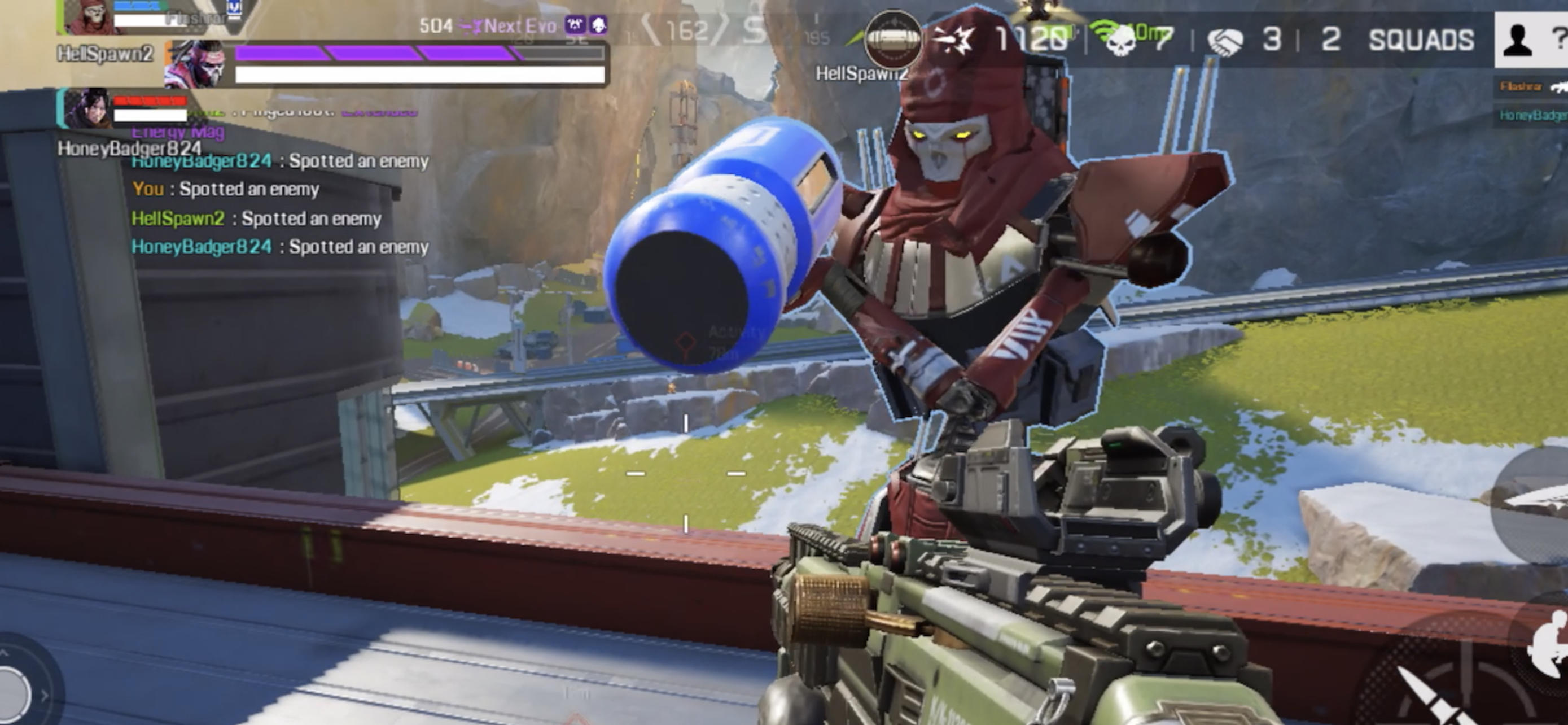Screen dimensions: 1568x725
Task: Tap the Revenant squadmate portrait
Action: [90, 16]
